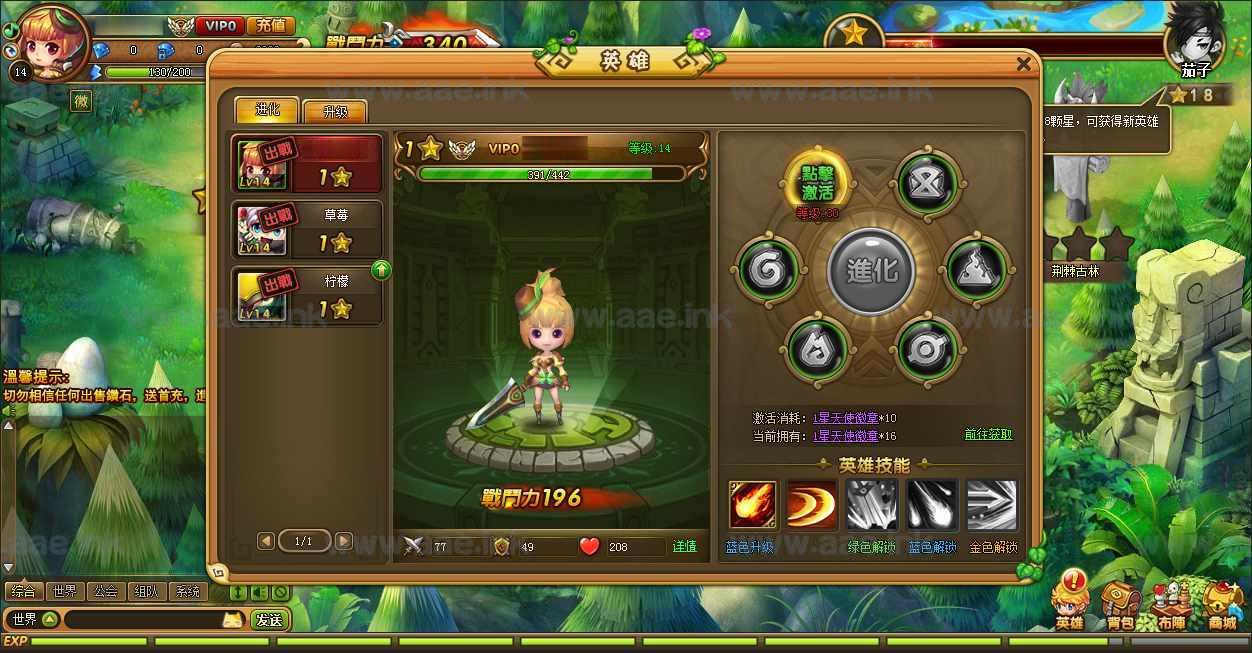Switch chat to the 公会 guild tab
Screen dimensions: 1252x653
click(x=105, y=591)
